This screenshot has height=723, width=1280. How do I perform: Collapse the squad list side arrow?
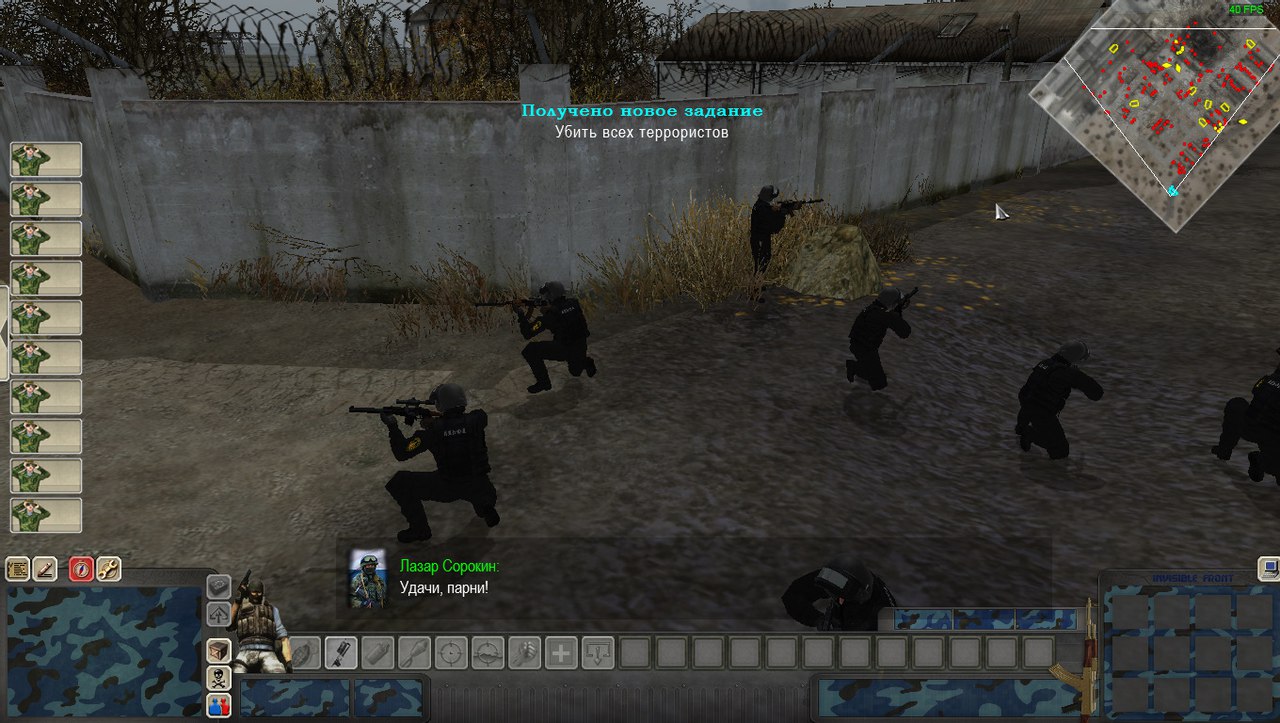pyautogui.click(x=4, y=332)
